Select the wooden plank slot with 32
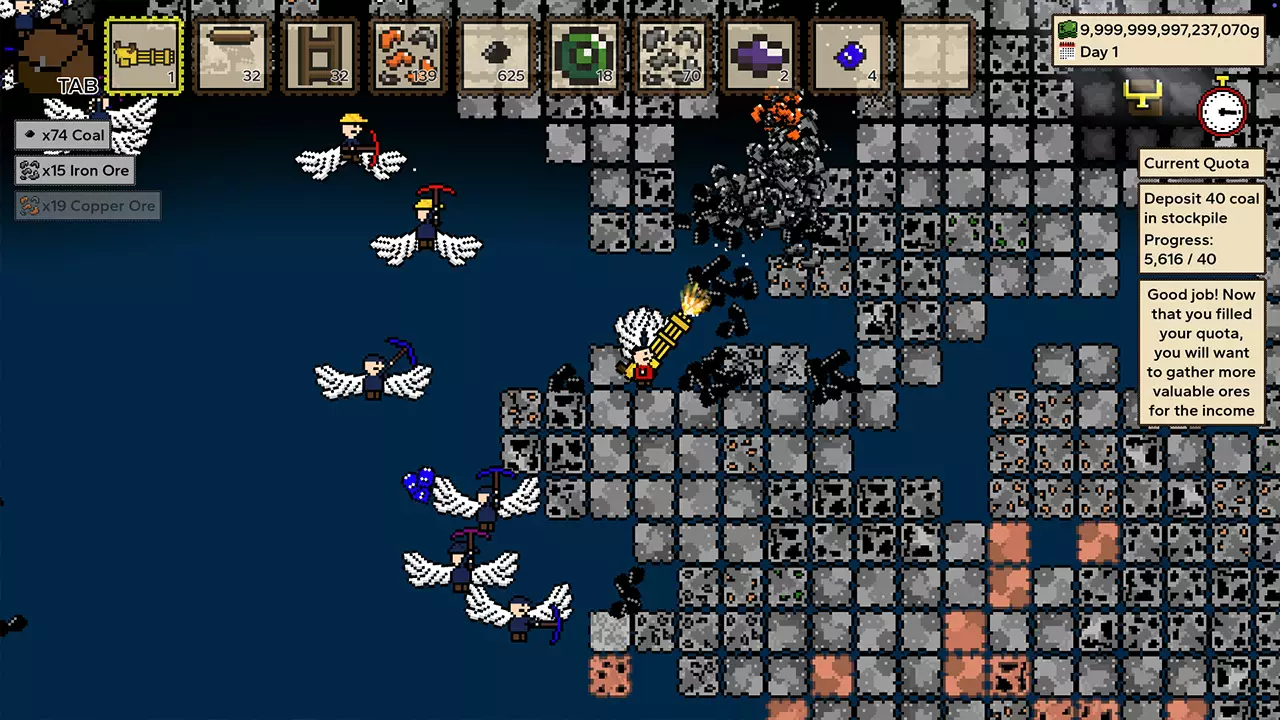Viewport: 1280px width, 720px height. pos(232,56)
